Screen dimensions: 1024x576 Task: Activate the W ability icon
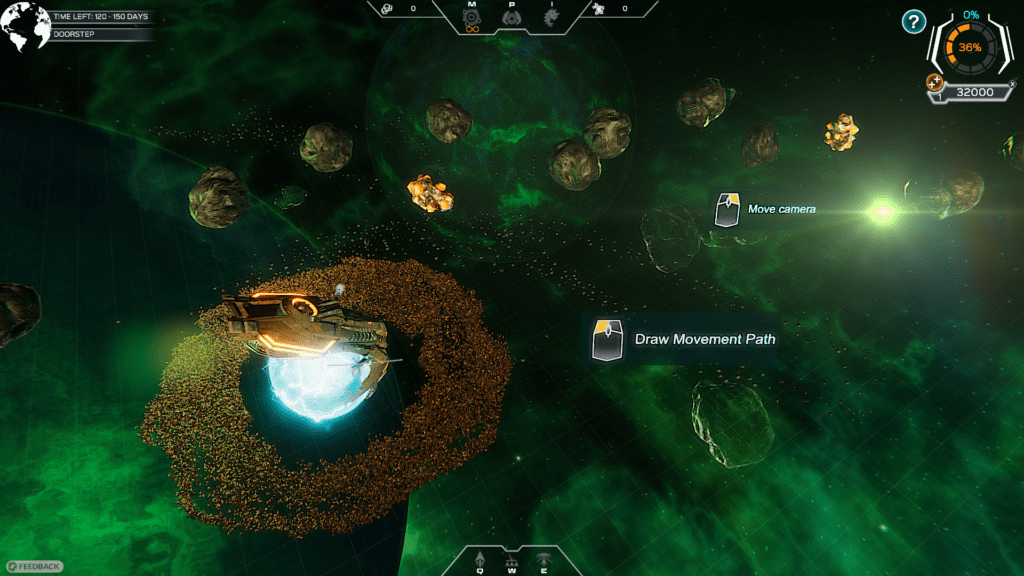point(511,558)
